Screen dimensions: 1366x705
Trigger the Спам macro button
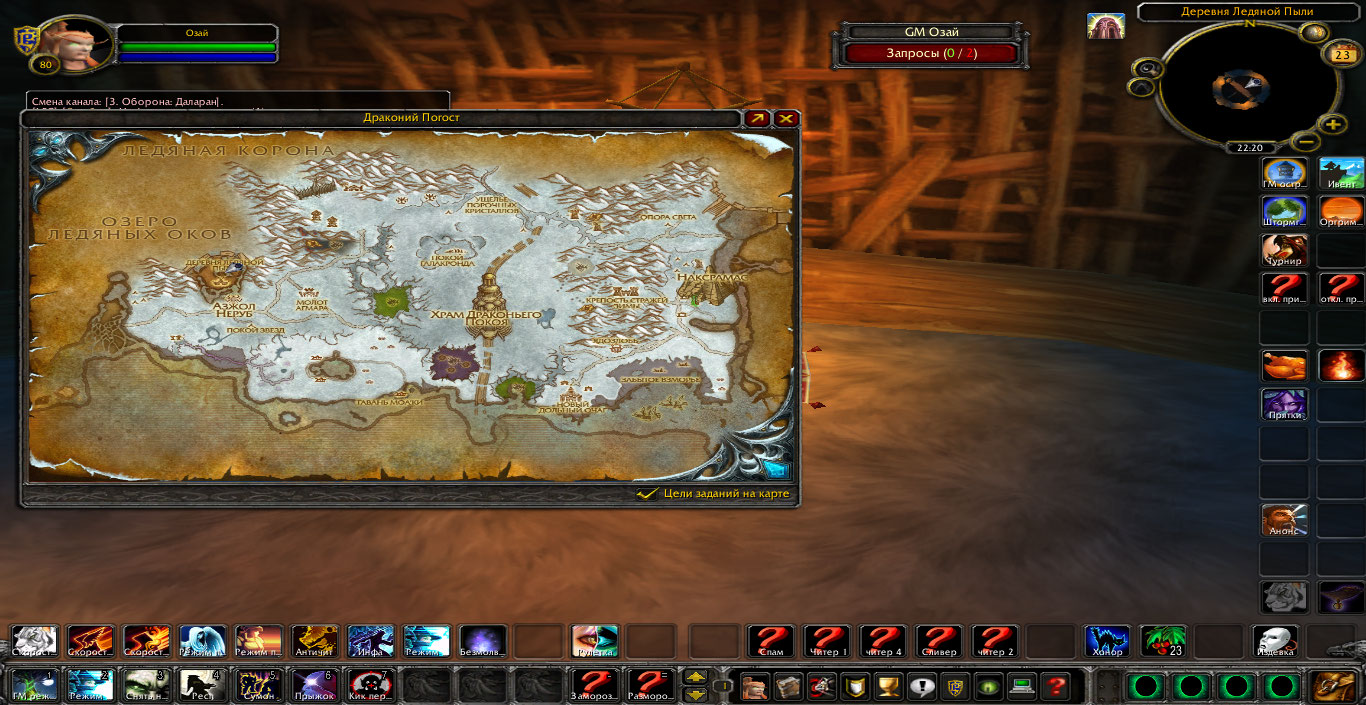[771, 642]
